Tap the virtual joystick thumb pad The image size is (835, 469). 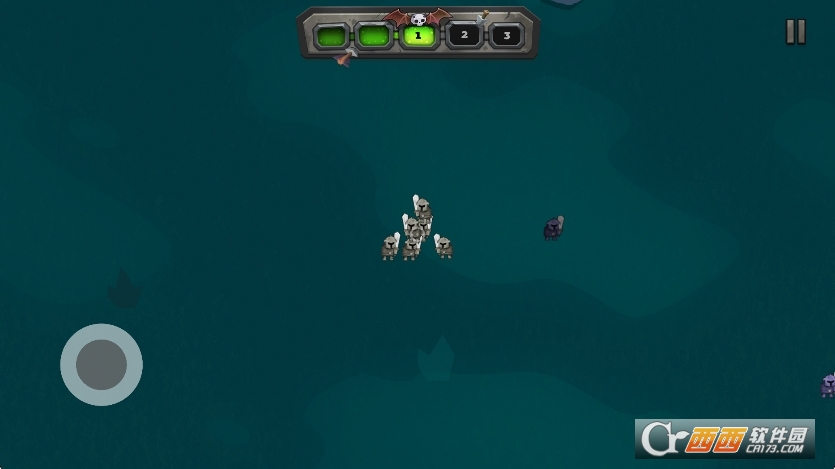(101, 364)
